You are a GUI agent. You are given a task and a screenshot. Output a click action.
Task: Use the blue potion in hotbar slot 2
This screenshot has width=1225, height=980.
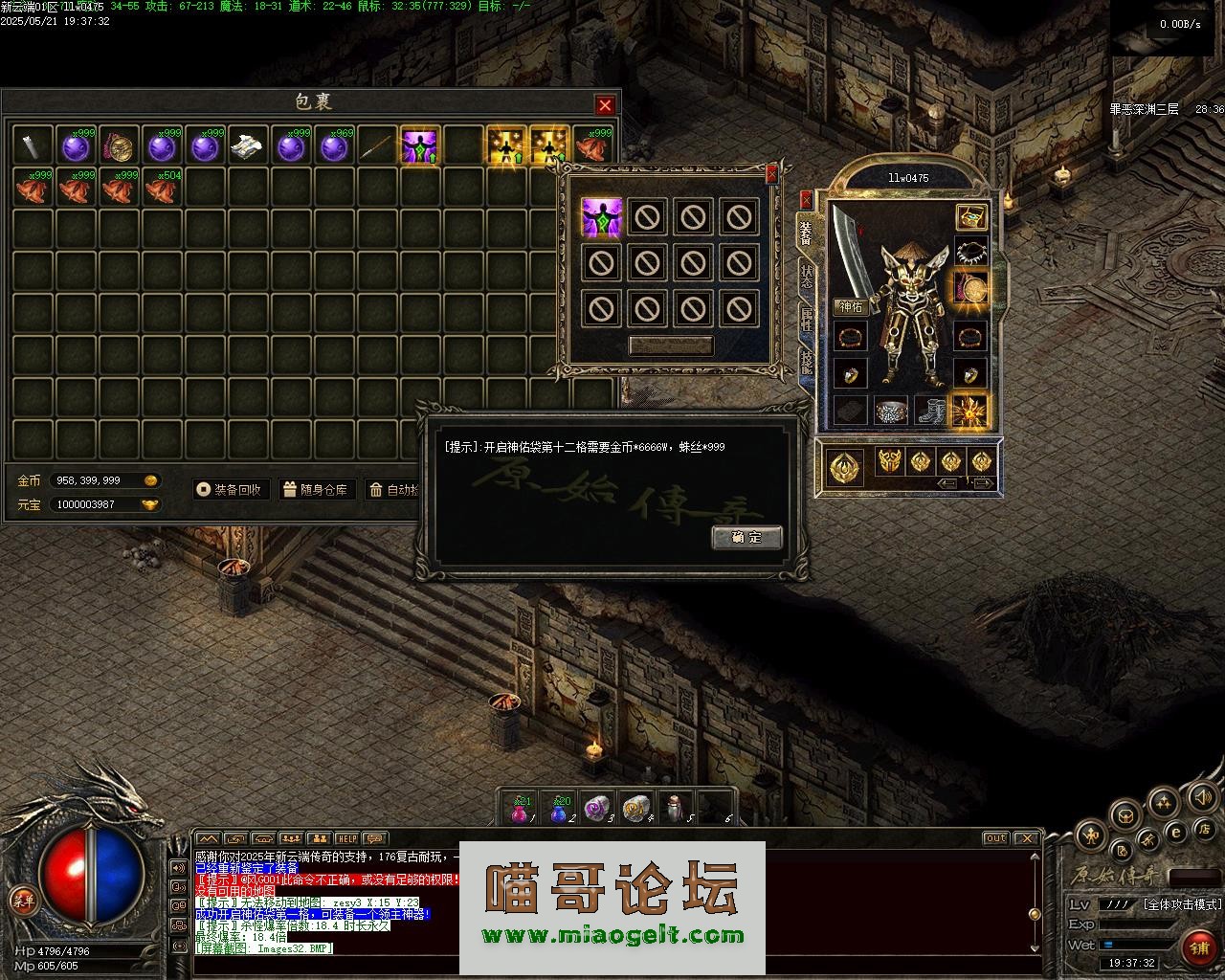coord(559,810)
